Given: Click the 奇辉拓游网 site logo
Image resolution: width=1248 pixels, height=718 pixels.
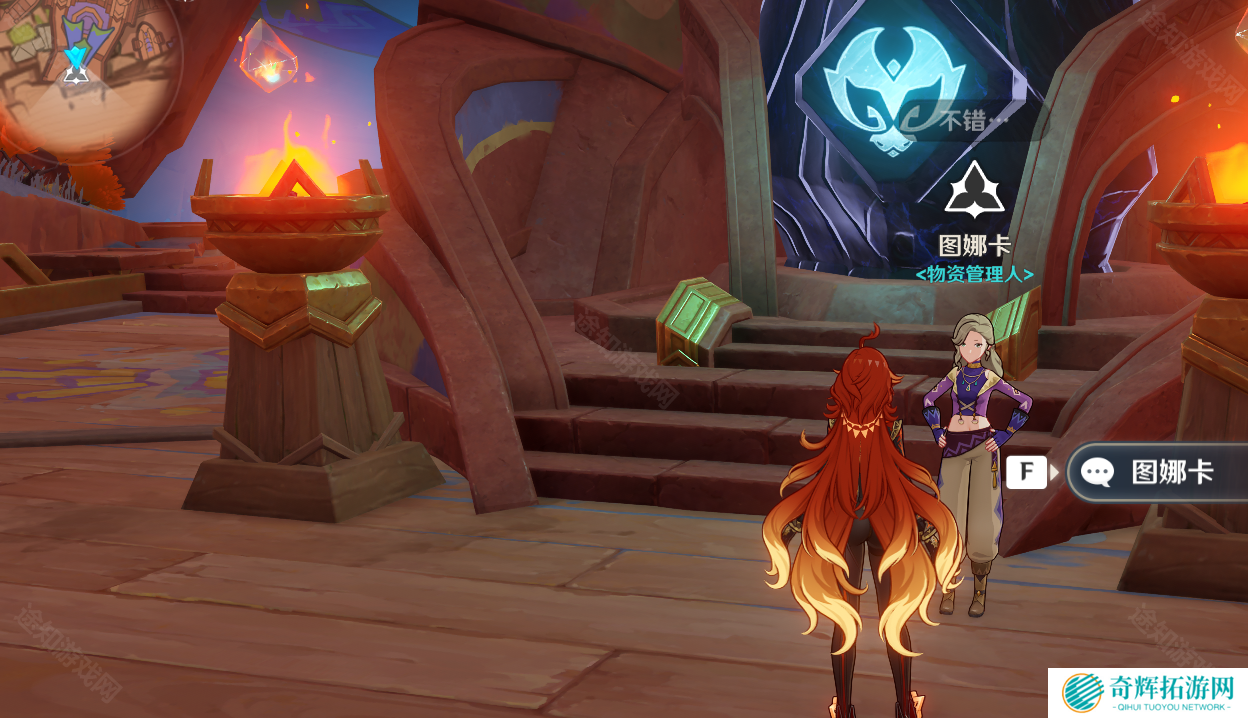Looking at the screenshot, I should [x=1146, y=692].
